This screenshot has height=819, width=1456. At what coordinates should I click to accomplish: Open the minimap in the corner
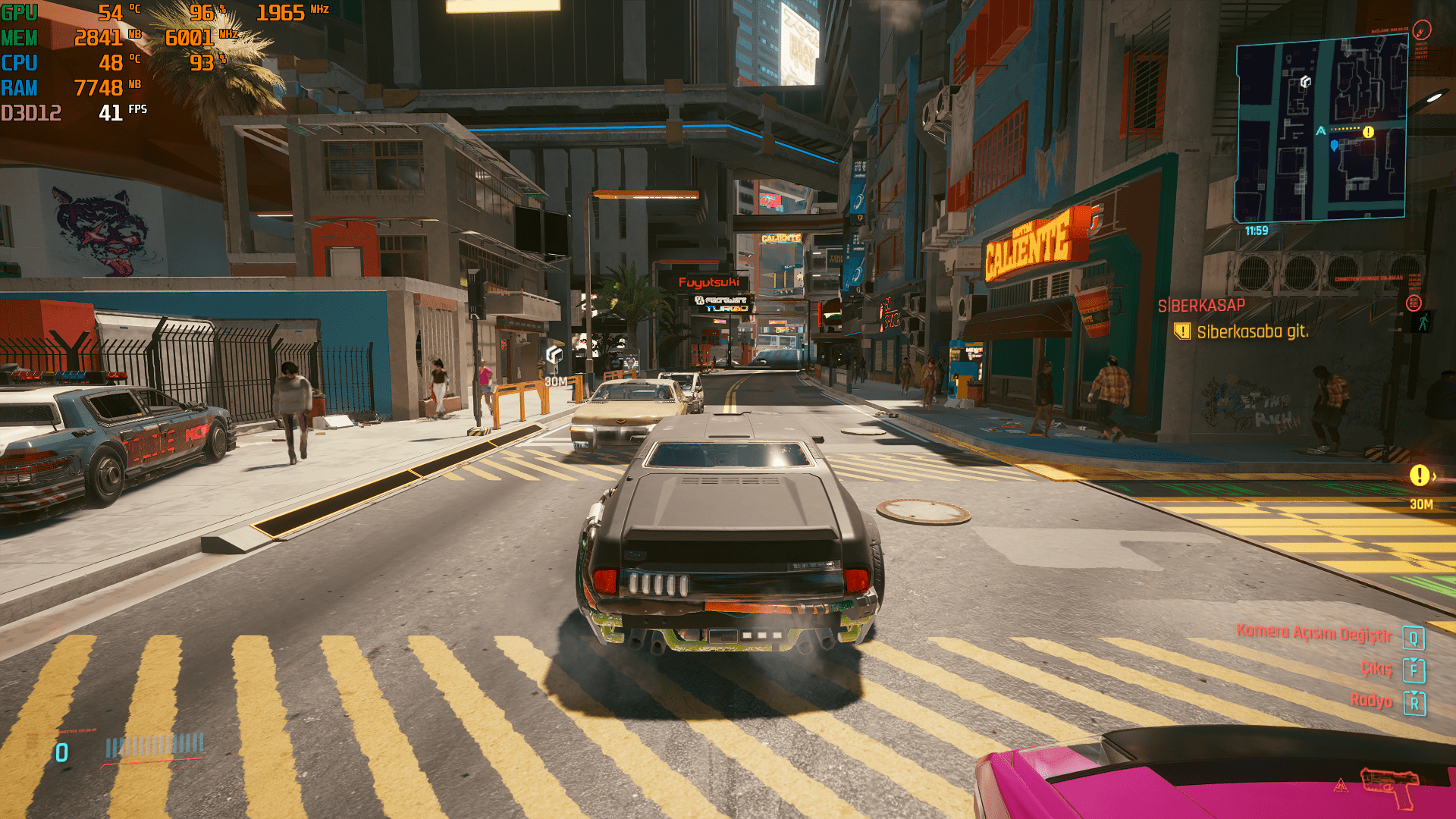pos(1321,129)
